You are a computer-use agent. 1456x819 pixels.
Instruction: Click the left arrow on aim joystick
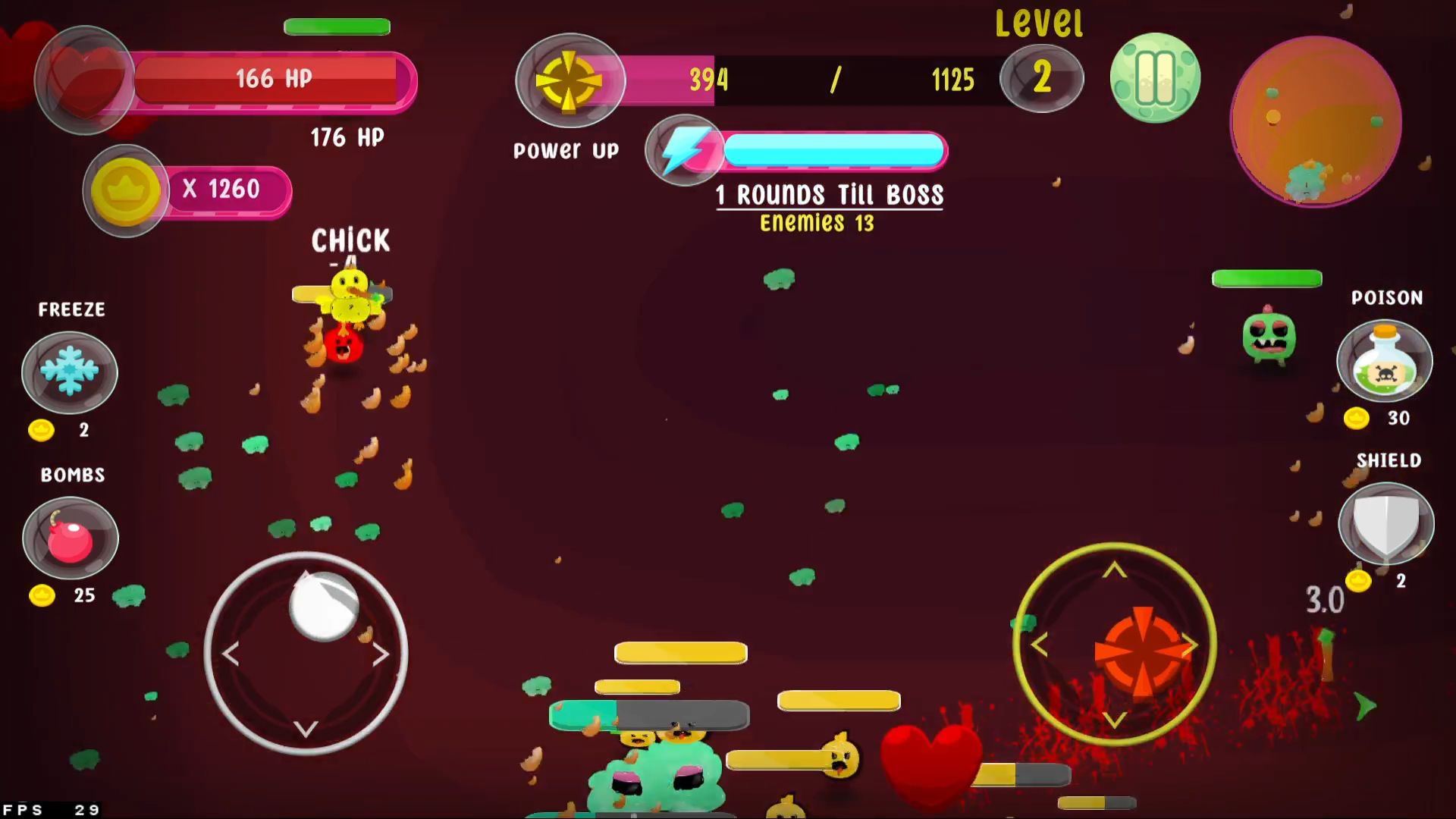(1040, 645)
